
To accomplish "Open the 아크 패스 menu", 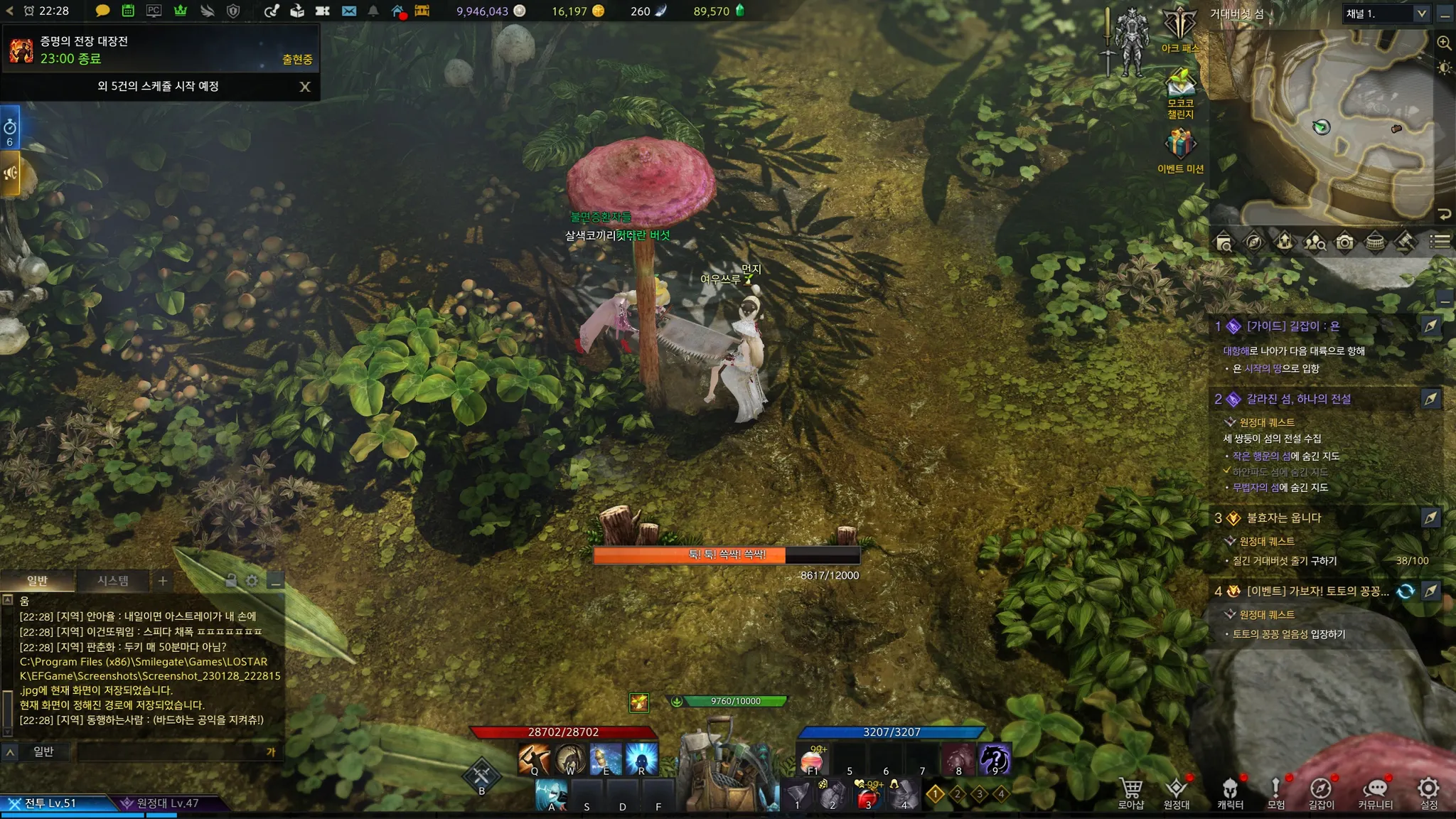I will point(1180,28).
